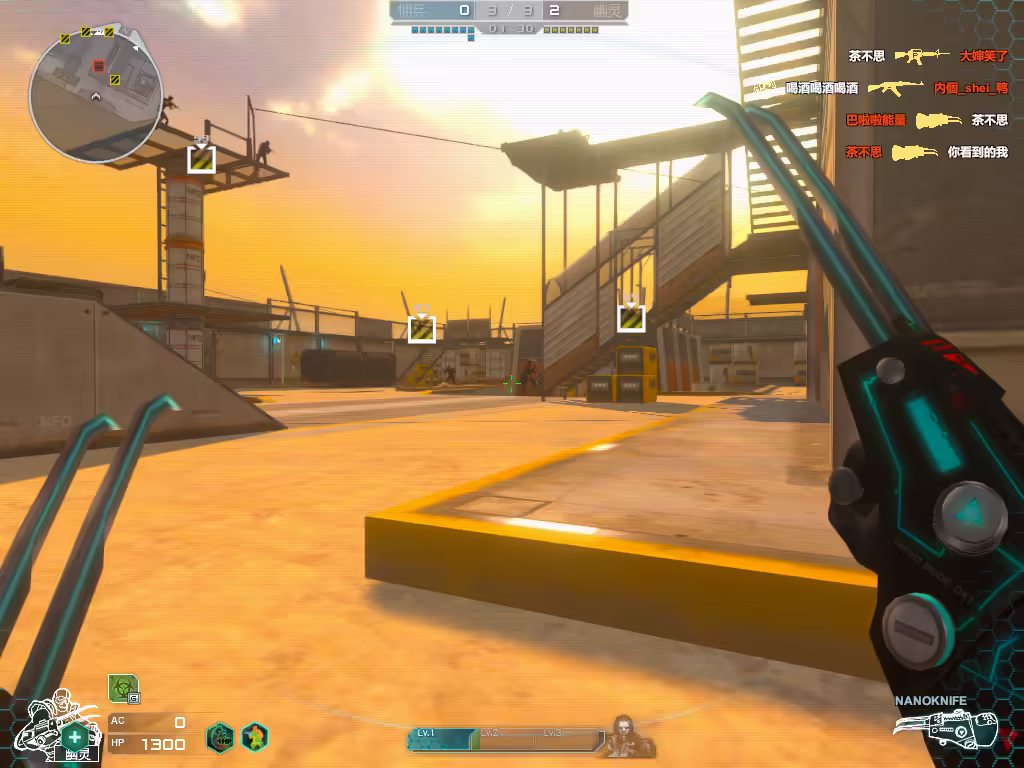Select the striped objective marker on the tower

201,159
